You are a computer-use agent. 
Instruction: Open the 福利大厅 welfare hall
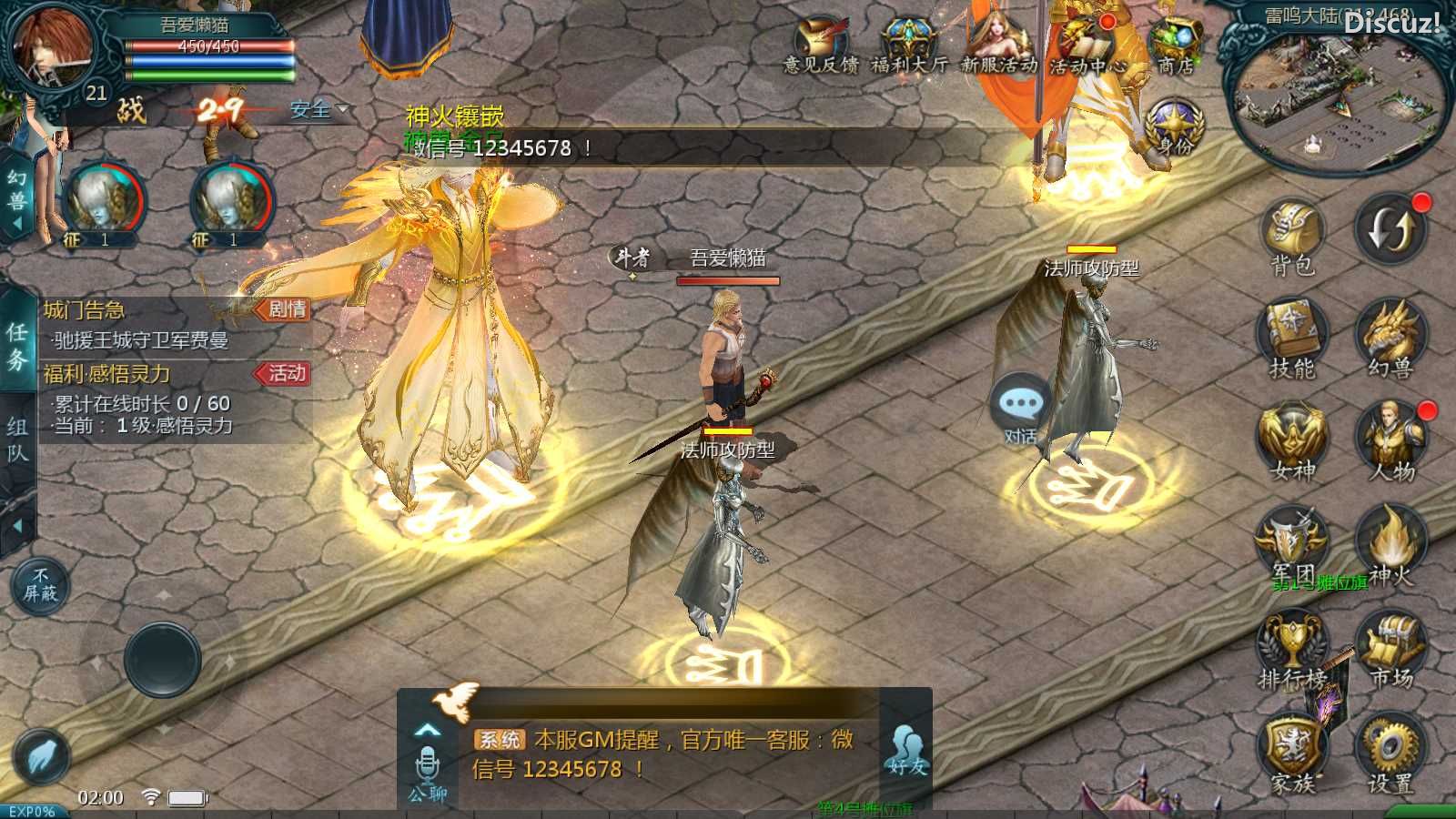tap(908, 45)
